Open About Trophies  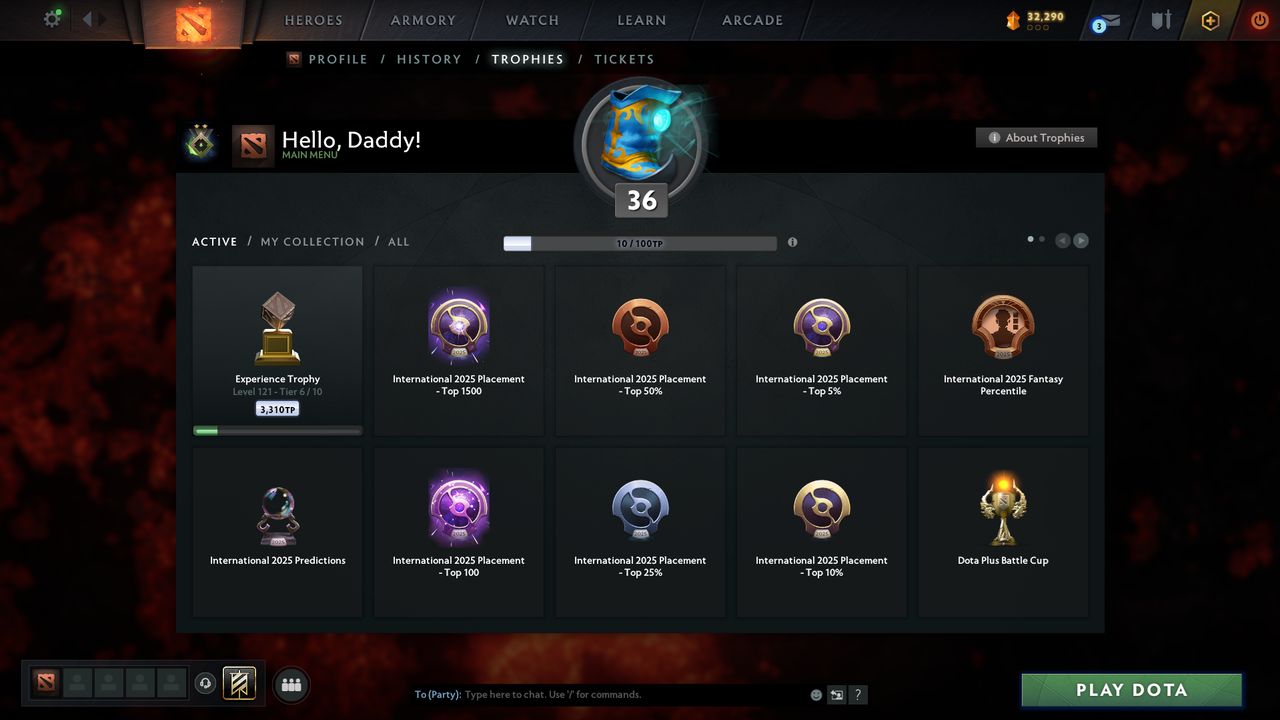coord(1036,137)
